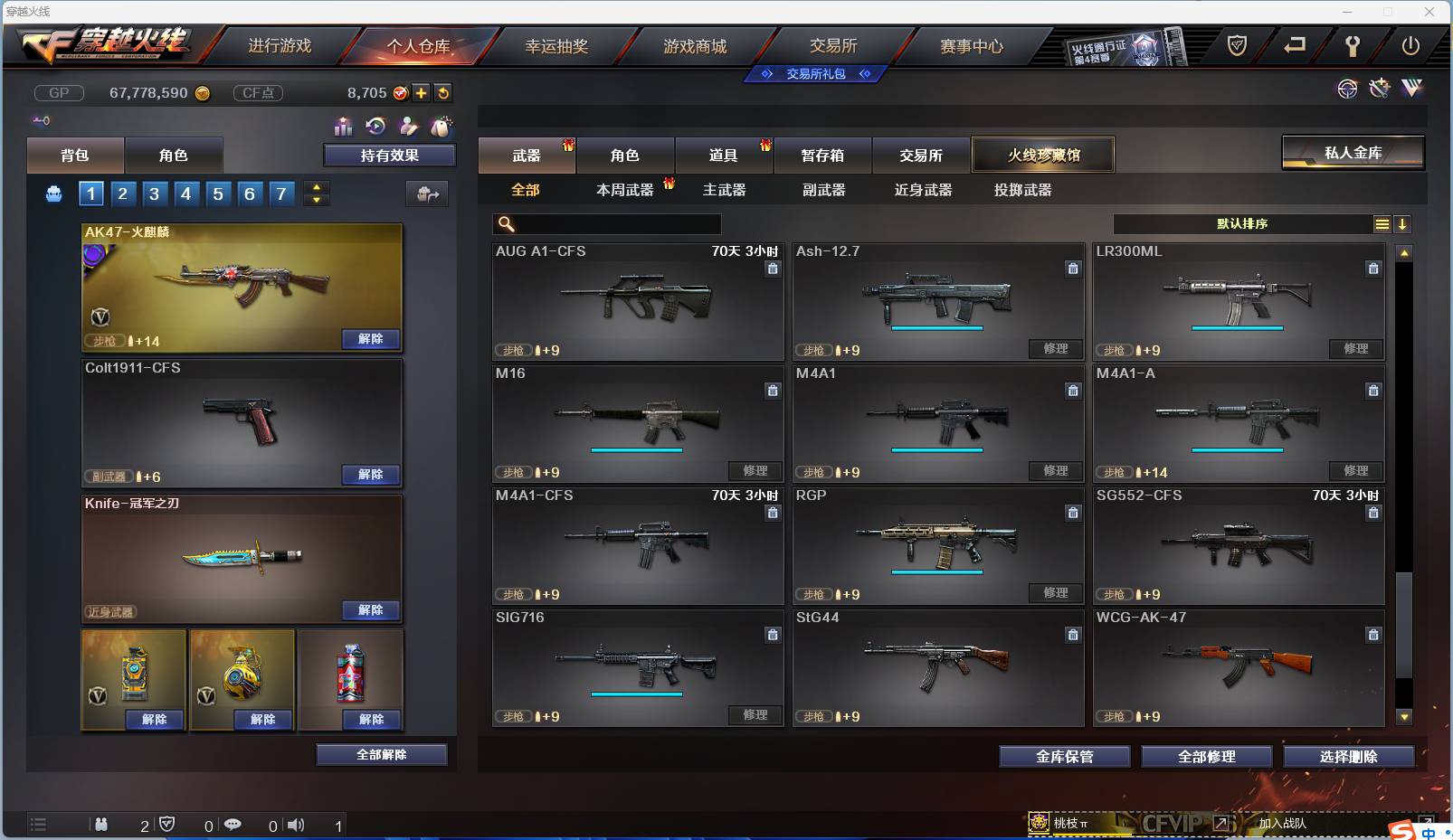The width and height of the screenshot is (1453, 840).
Task: Open the 火线珍藏馆 tab
Action: coord(1045,155)
